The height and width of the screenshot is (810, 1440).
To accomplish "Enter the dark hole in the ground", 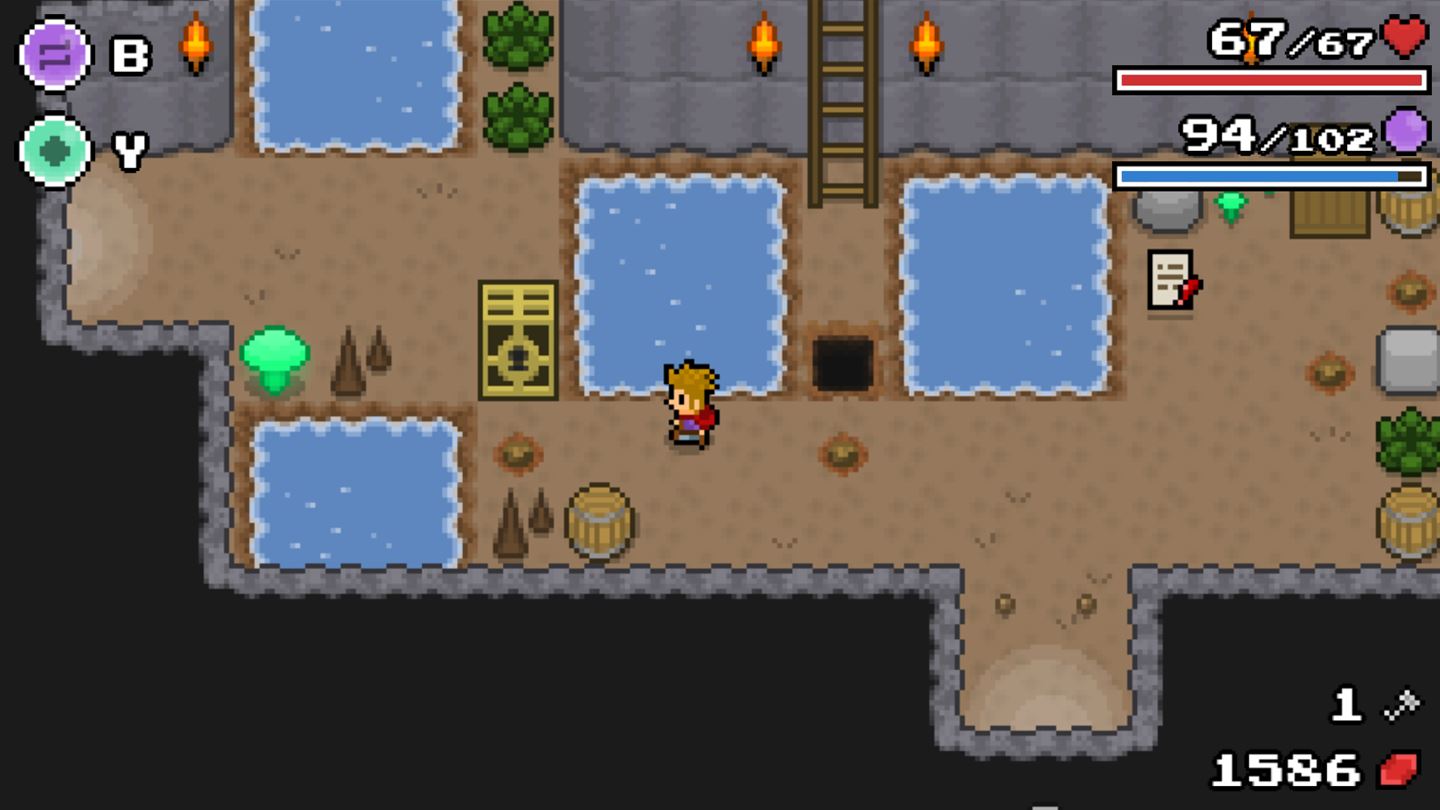I will point(843,360).
